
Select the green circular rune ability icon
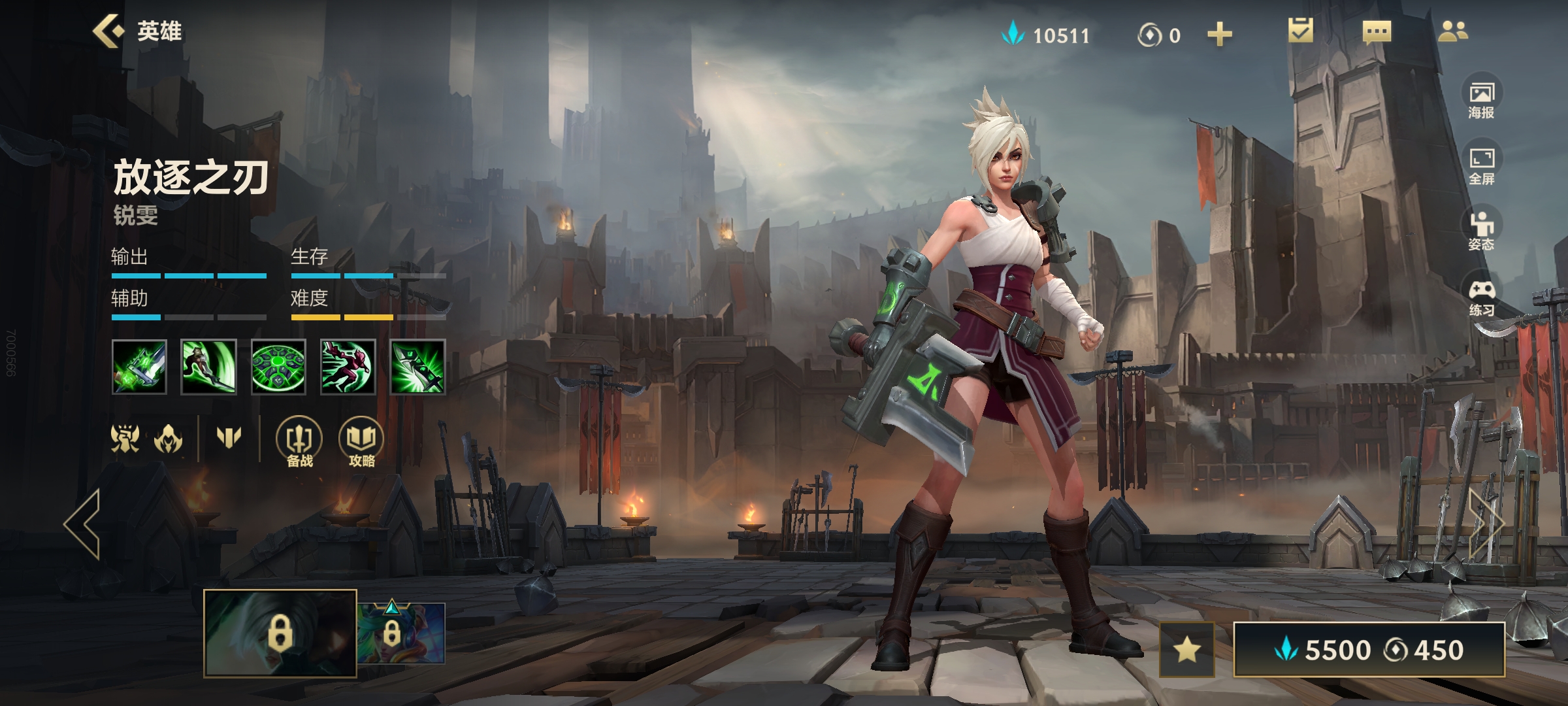[278, 367]
